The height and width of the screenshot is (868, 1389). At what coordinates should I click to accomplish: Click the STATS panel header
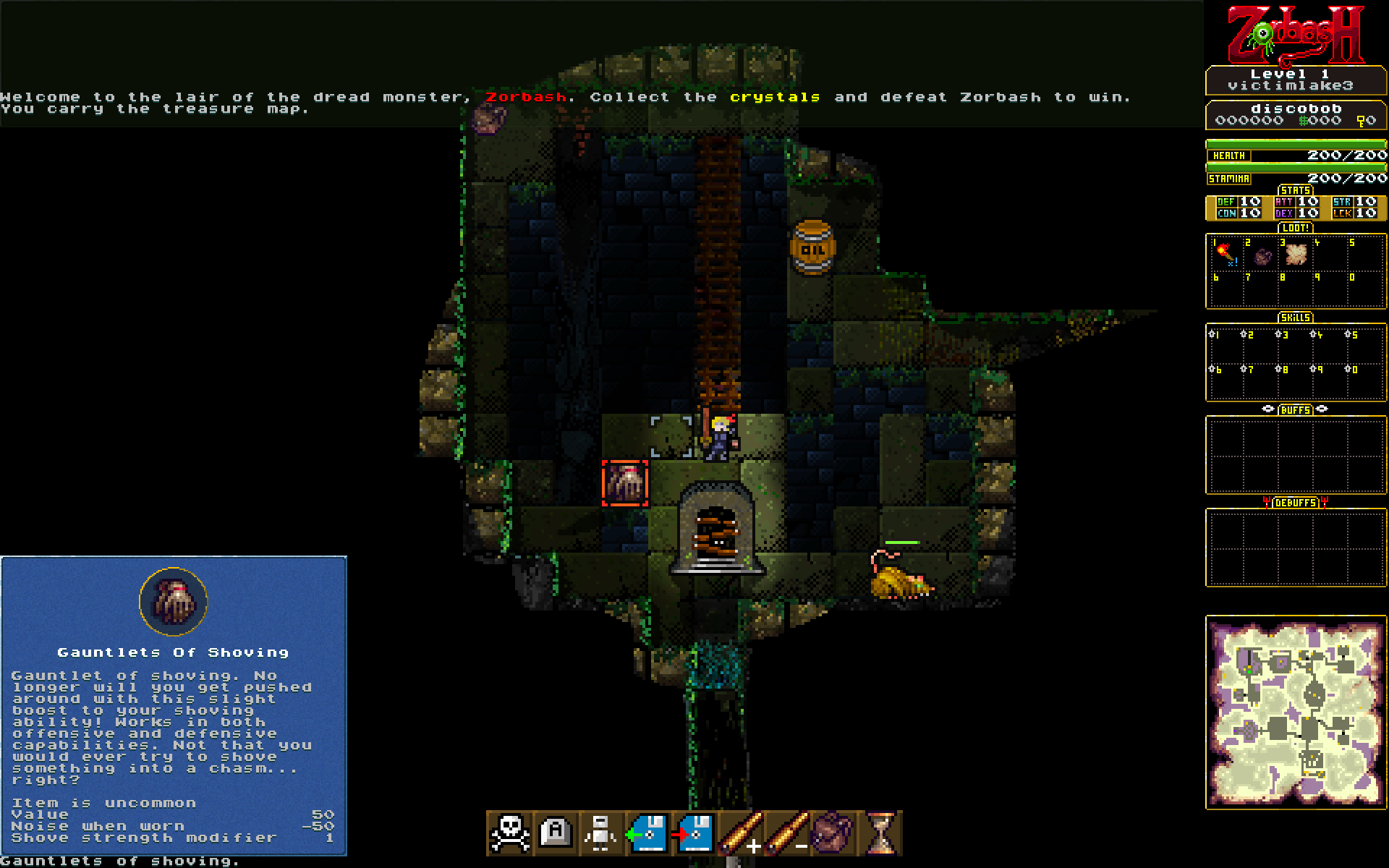pos(1296,190)
